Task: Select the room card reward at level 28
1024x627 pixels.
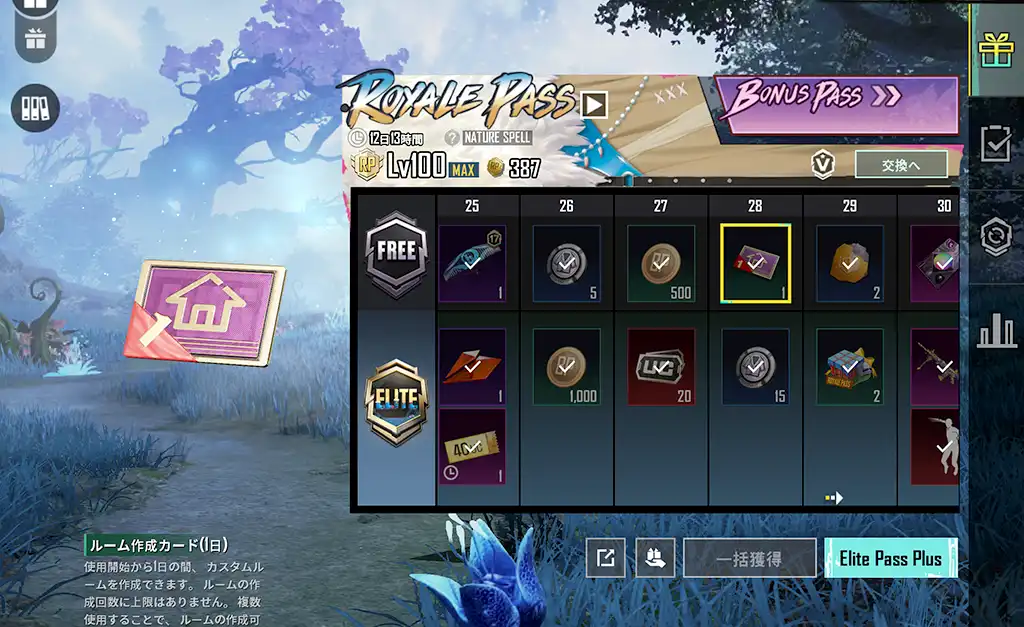Action: (755, 264)
